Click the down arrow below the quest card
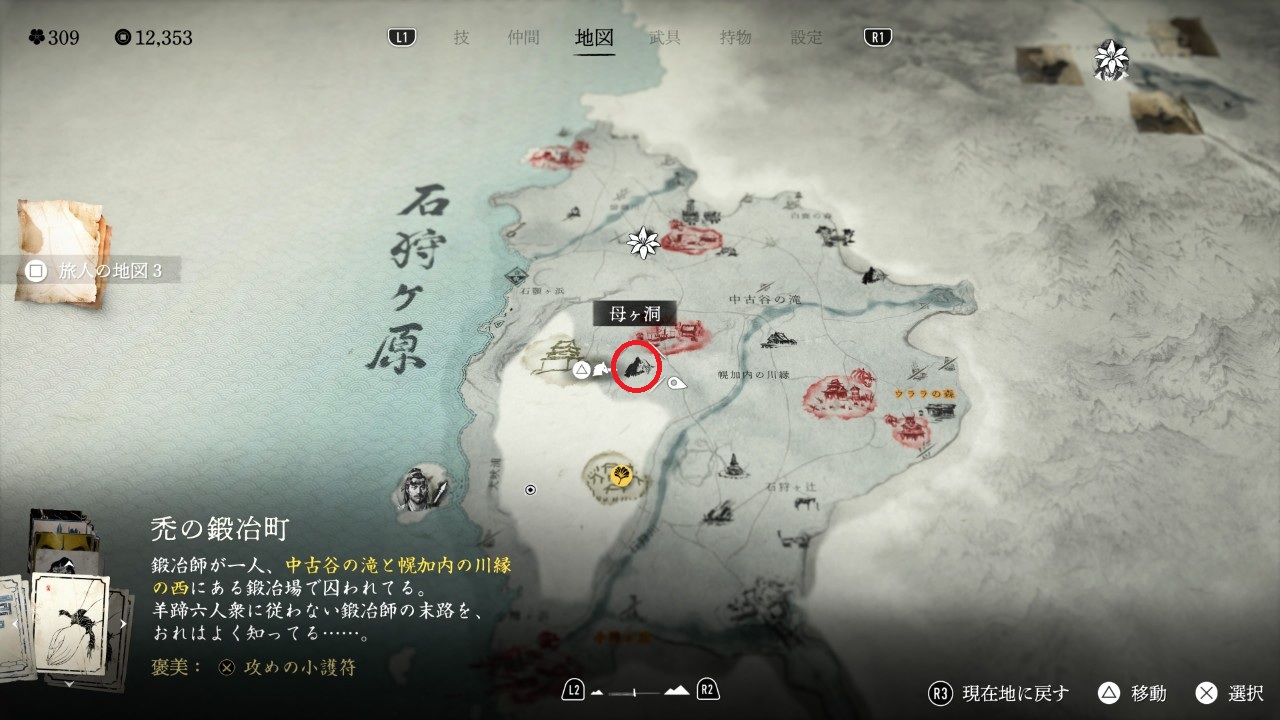The height and width of the screenshot is (720, 1280). [68, 685]
